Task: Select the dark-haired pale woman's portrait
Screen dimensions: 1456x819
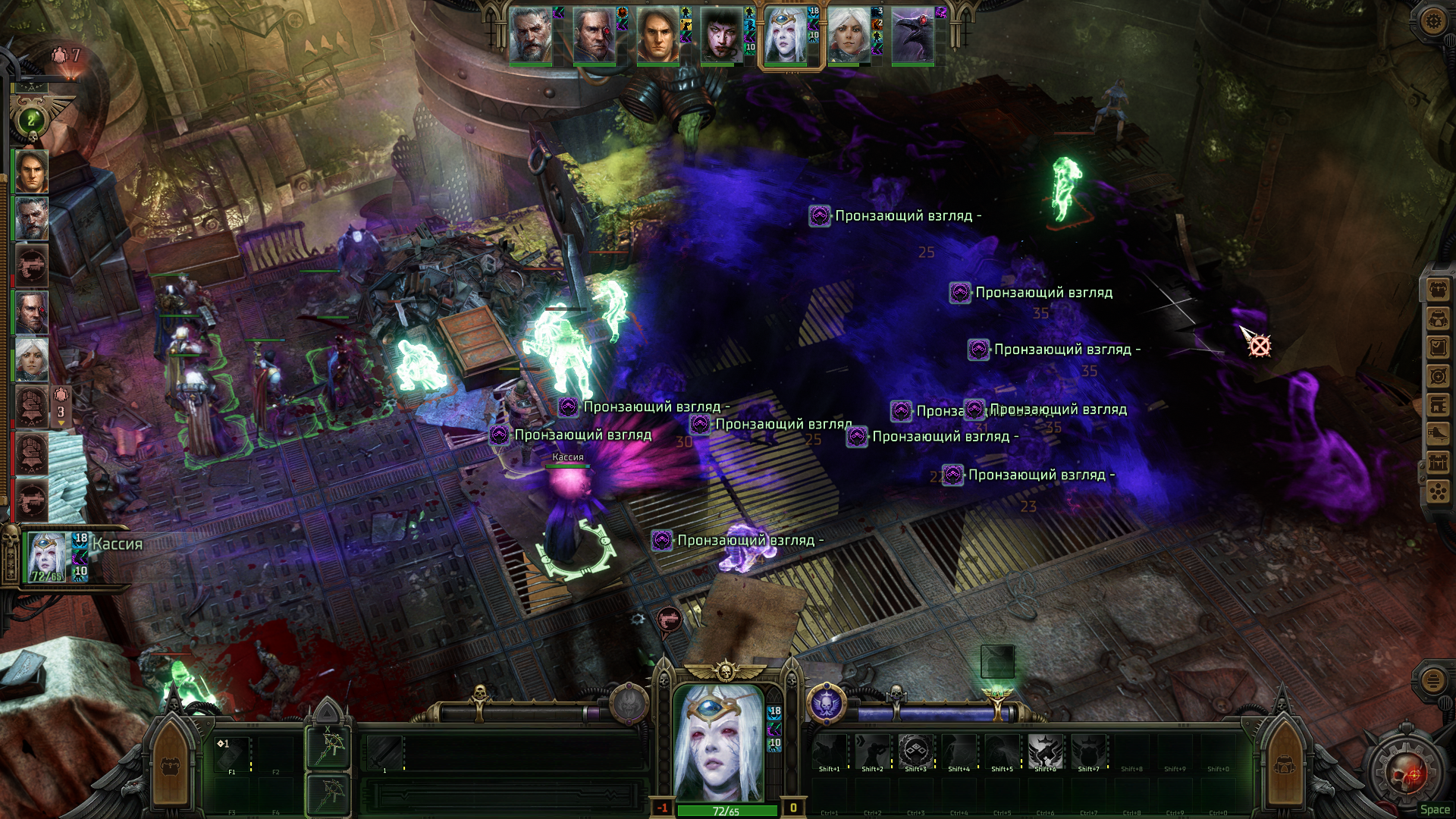Action: point(721,36)
